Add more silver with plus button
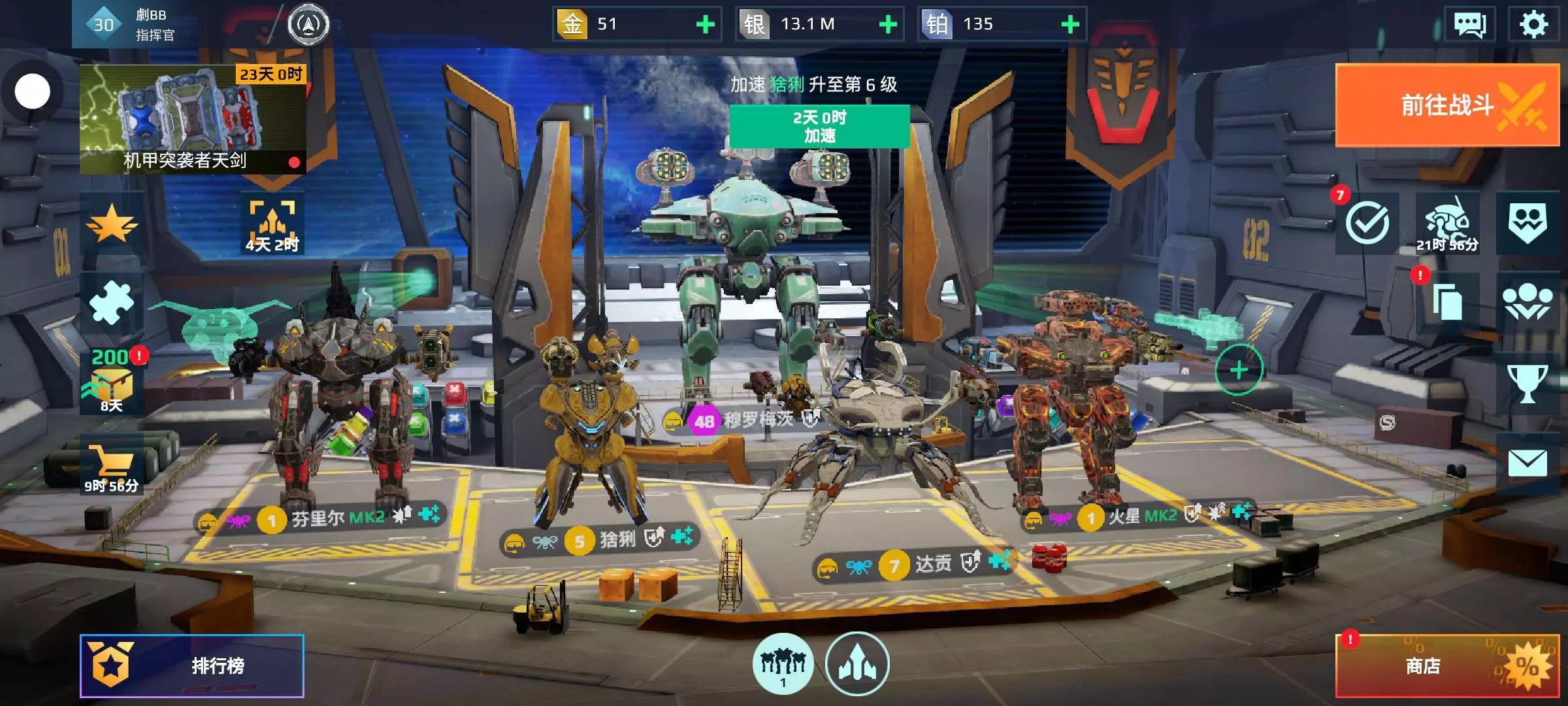Screen dimensions: 1568x706 coord(888,25)
